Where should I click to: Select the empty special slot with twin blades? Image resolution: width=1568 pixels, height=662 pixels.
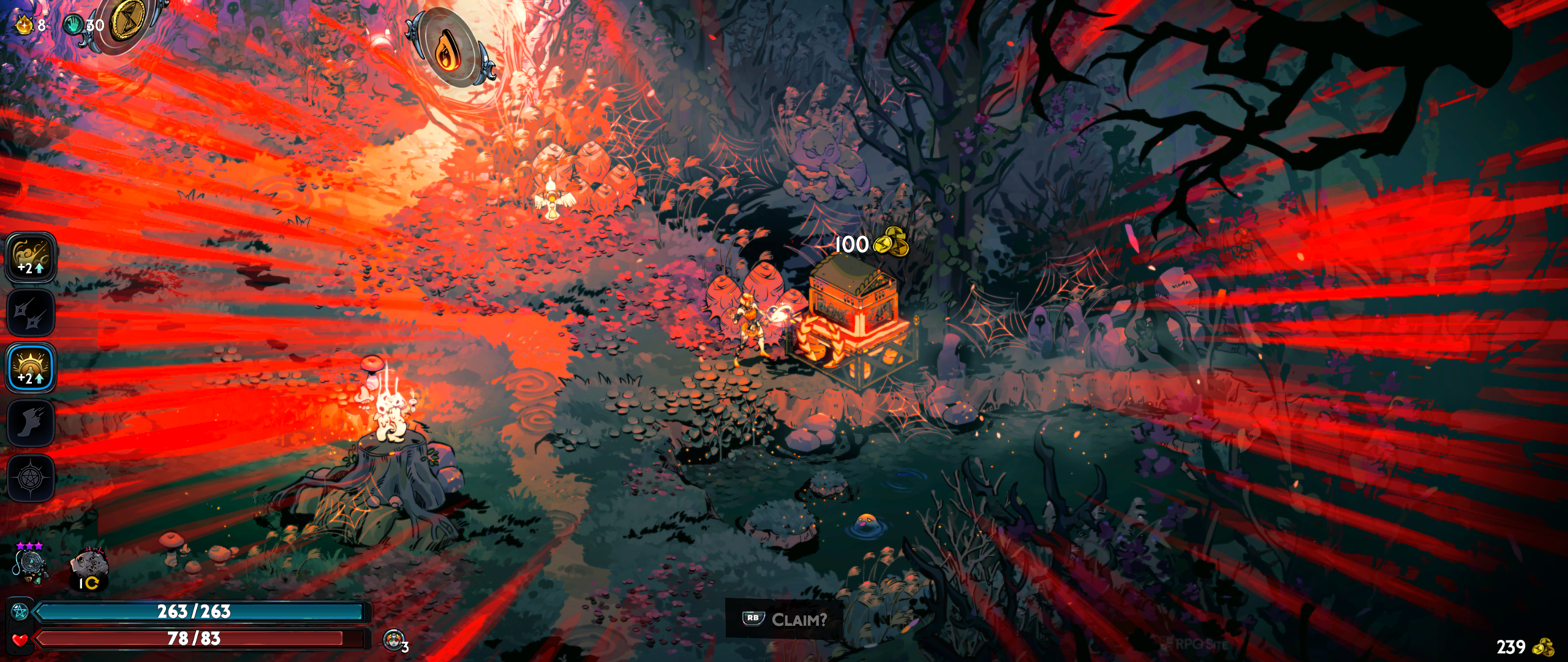click(x=31, y=313)
